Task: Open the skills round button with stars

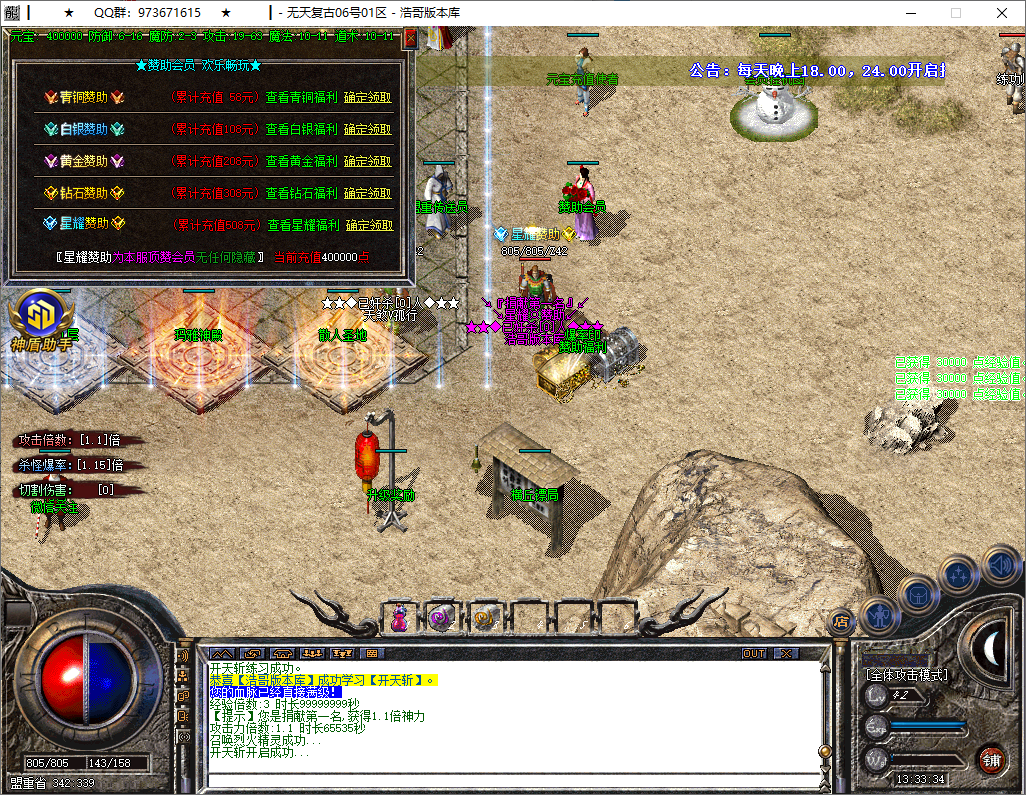Action: (959, 575)
